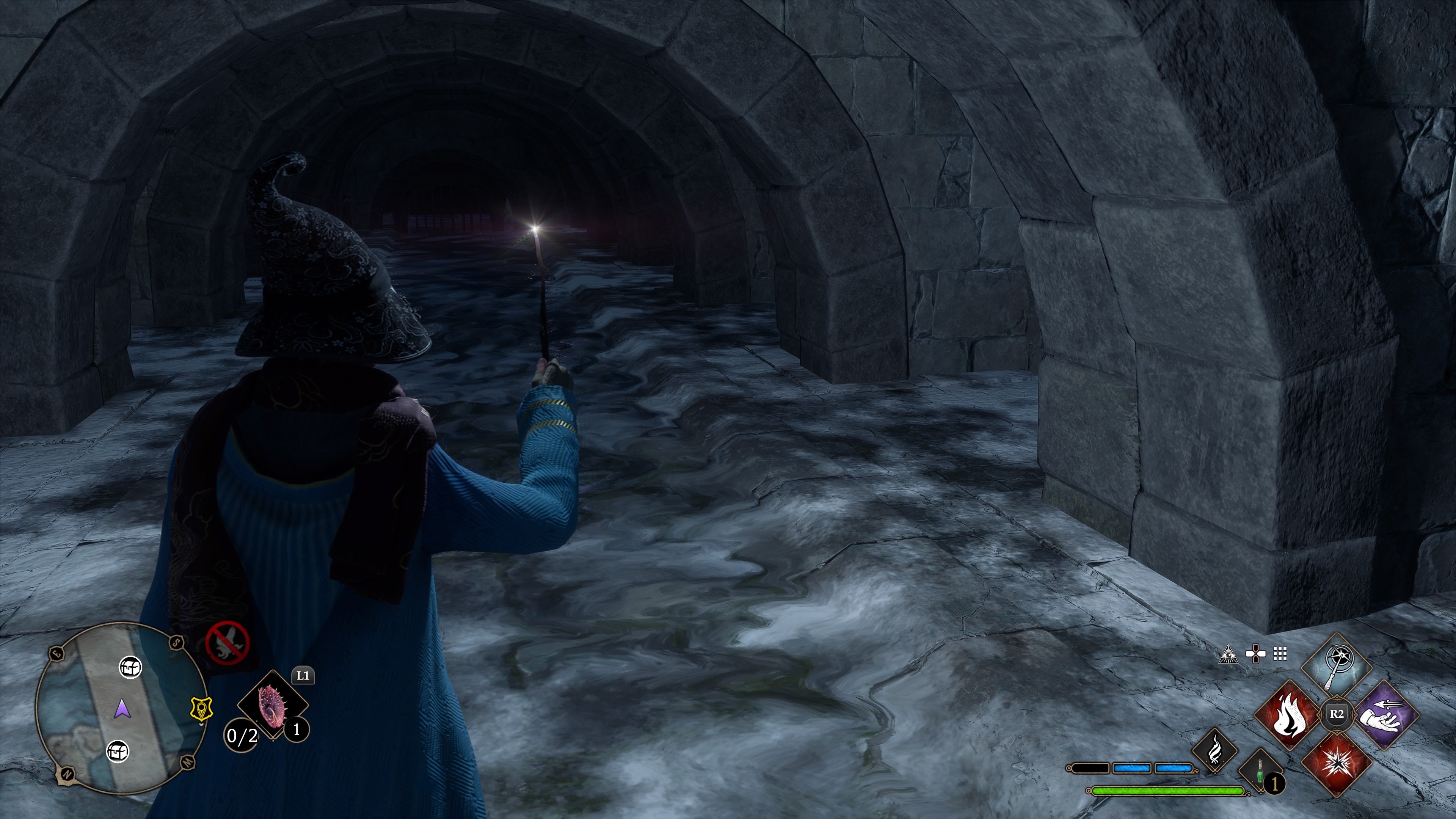
Task: Open the spell set grid icon
Action: tap(1280, 654)
